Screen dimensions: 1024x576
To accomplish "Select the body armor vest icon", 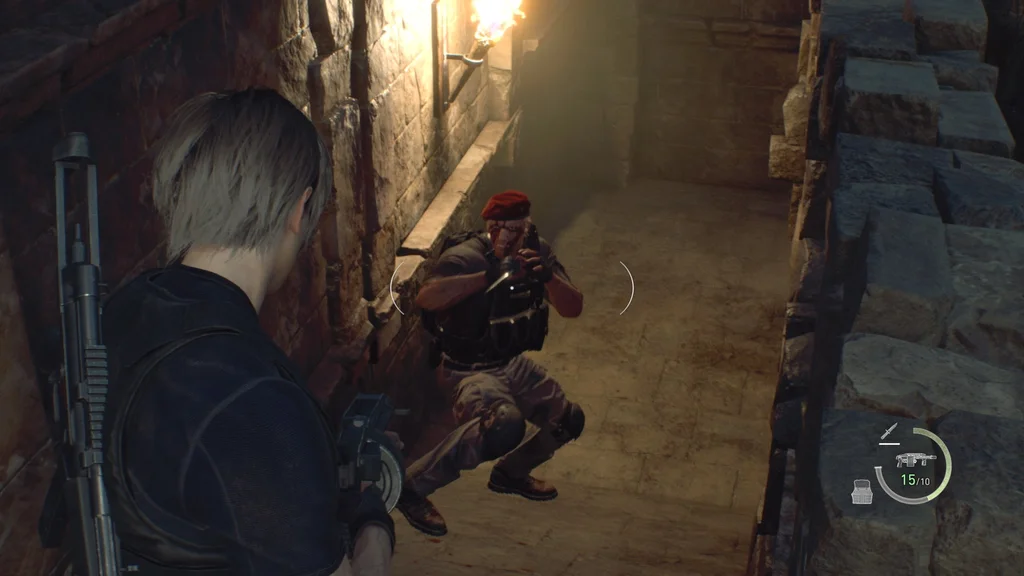I will pos(862,490).
